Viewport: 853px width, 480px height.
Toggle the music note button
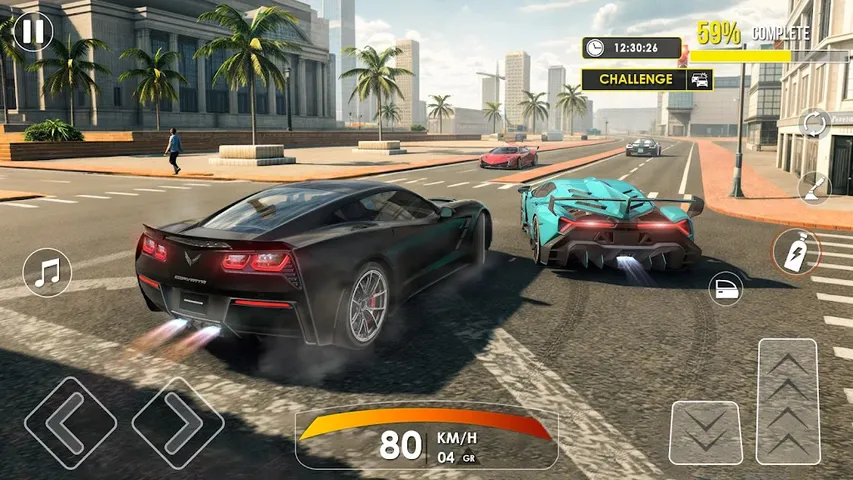47,272
